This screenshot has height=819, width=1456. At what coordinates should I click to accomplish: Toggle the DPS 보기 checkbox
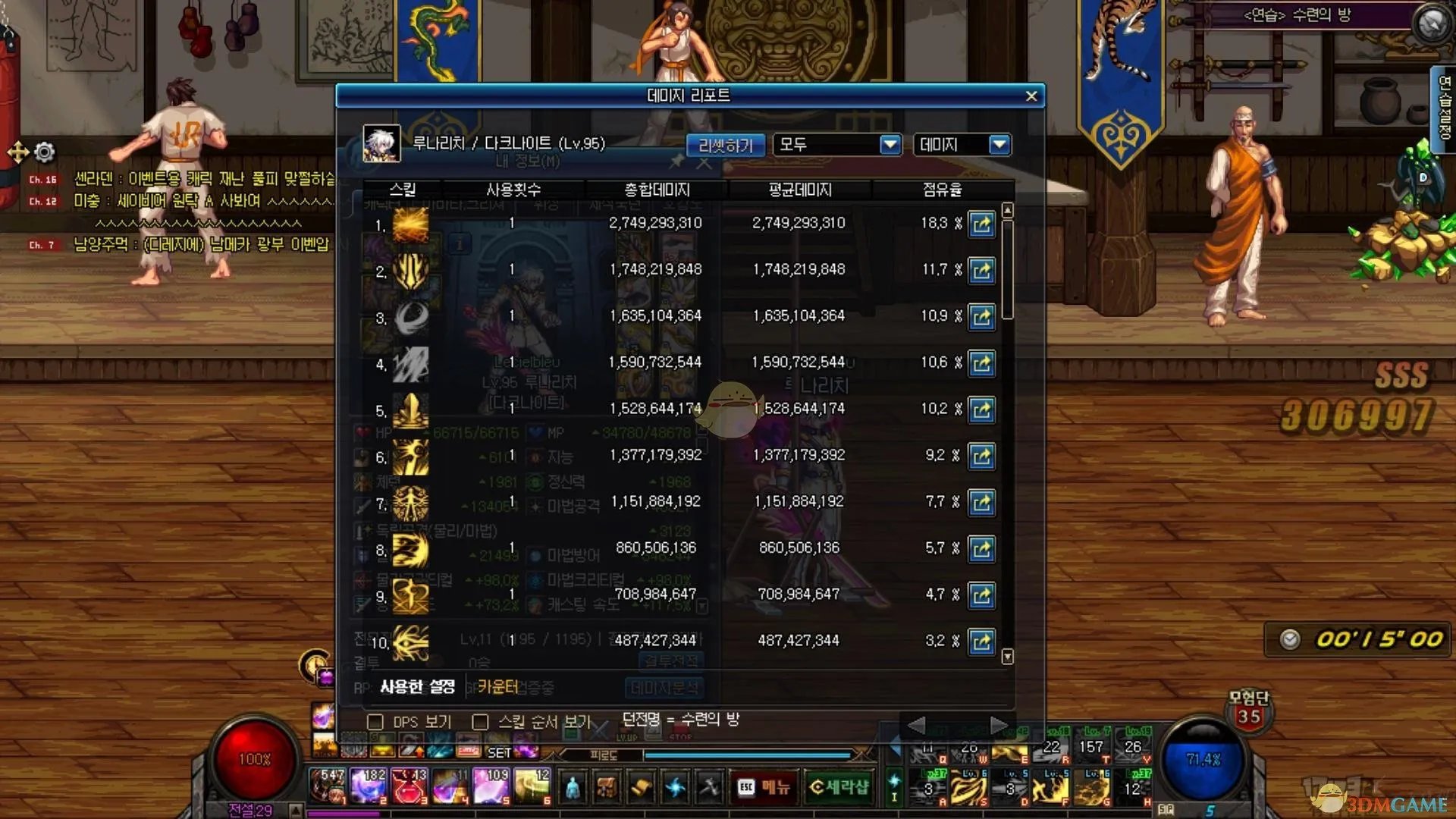375,722
